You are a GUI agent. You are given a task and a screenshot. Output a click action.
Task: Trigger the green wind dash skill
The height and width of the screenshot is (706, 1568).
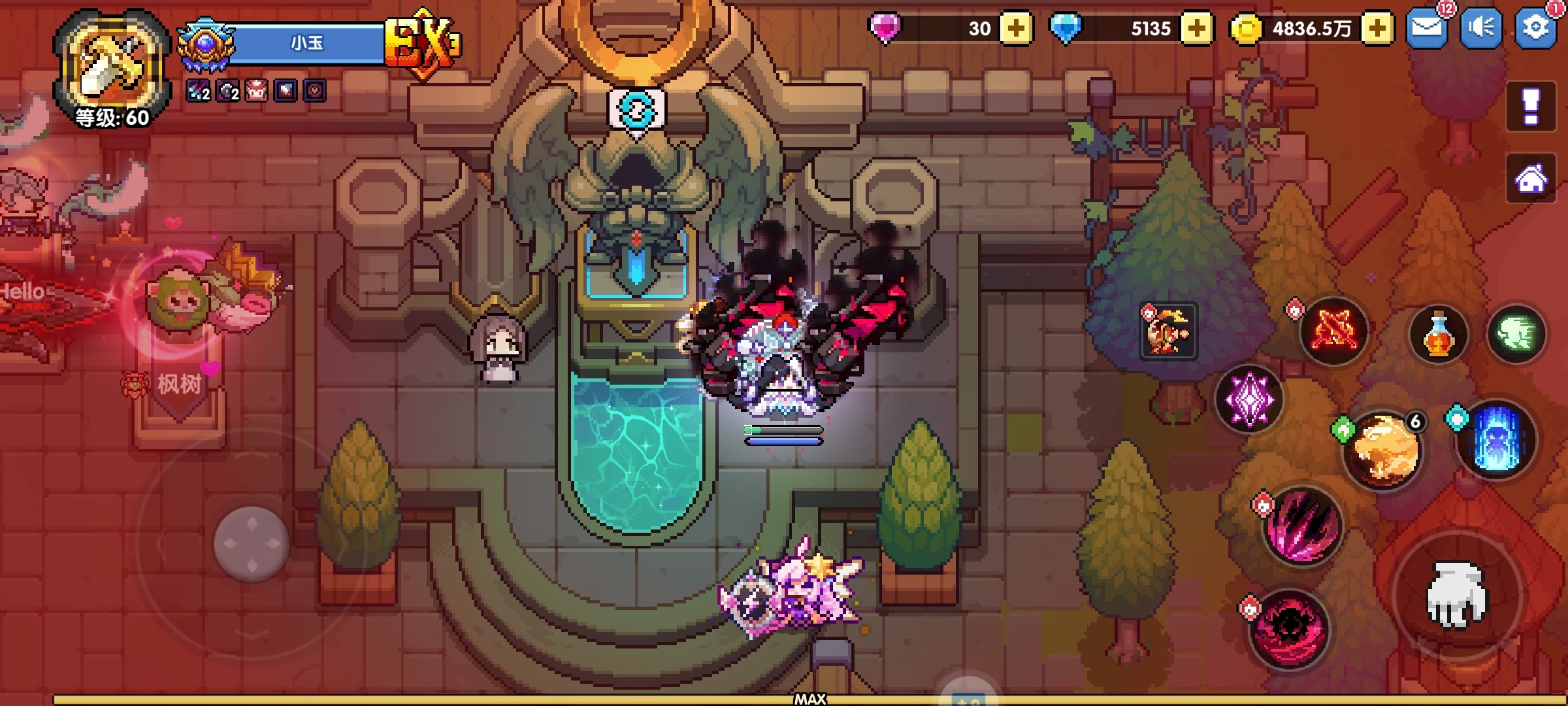(1516, 335)
